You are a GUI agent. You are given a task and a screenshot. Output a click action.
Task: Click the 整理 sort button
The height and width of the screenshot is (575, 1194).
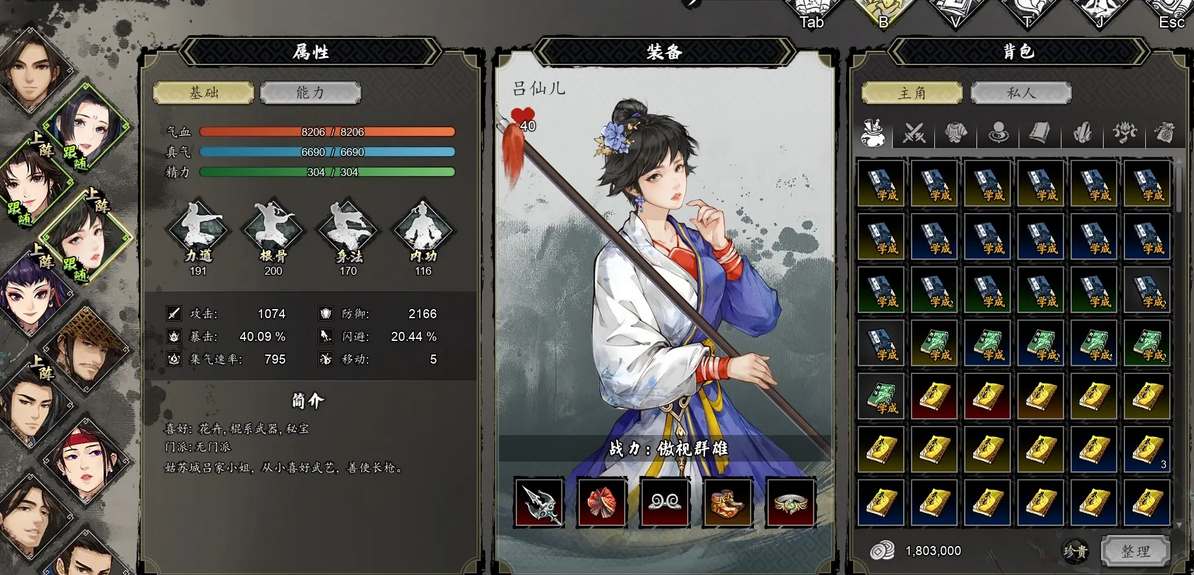[1135, 550]
